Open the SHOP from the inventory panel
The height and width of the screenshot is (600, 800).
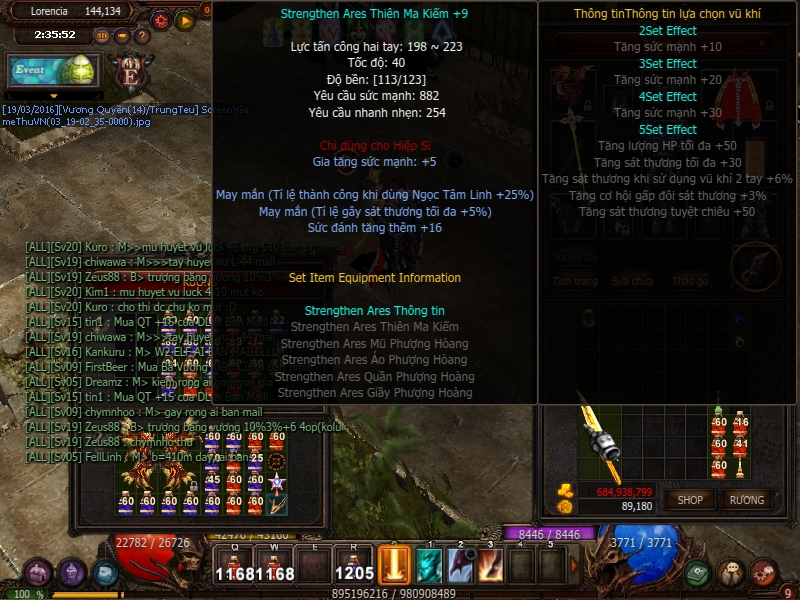coord(691,499)
